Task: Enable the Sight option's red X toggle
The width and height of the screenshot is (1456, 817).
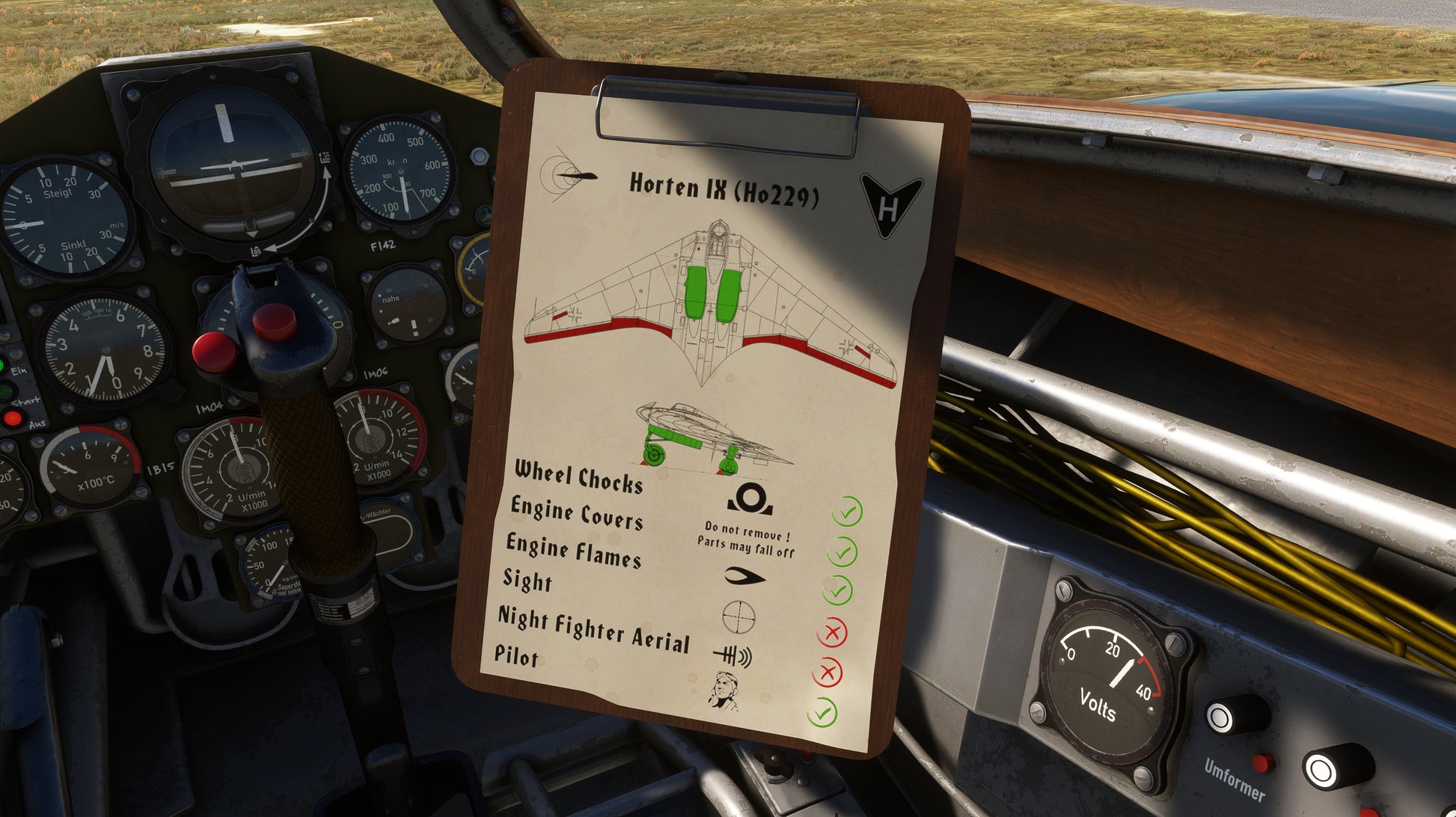Action: pos(832,633)
